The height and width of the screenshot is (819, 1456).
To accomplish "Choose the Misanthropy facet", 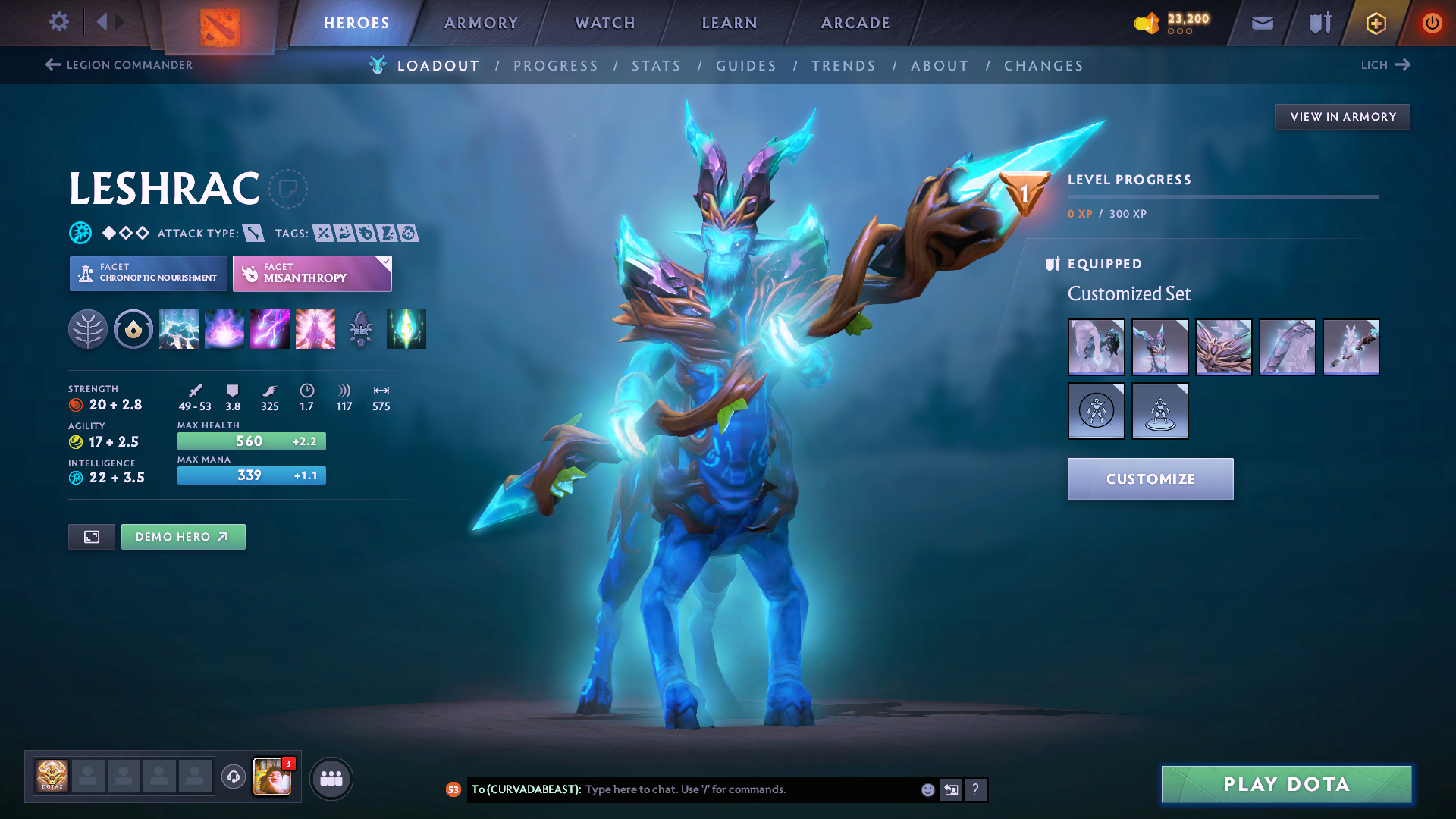I will 312,273.
